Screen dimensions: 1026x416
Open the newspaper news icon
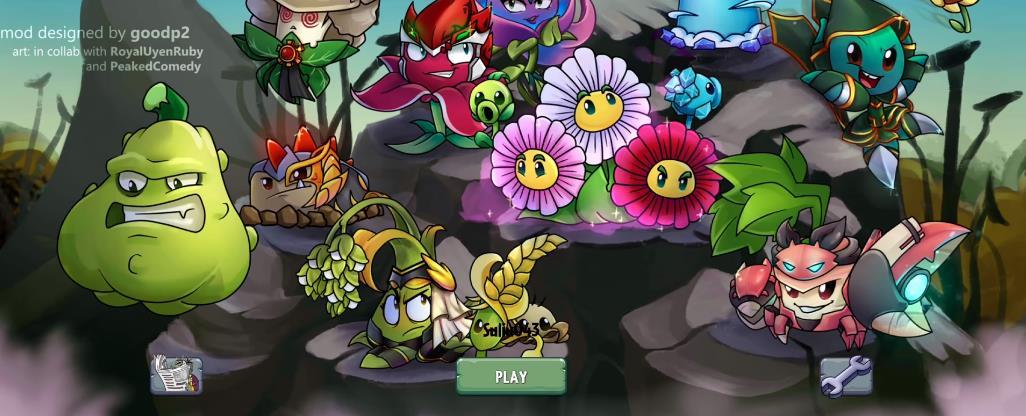coord(177,375)
